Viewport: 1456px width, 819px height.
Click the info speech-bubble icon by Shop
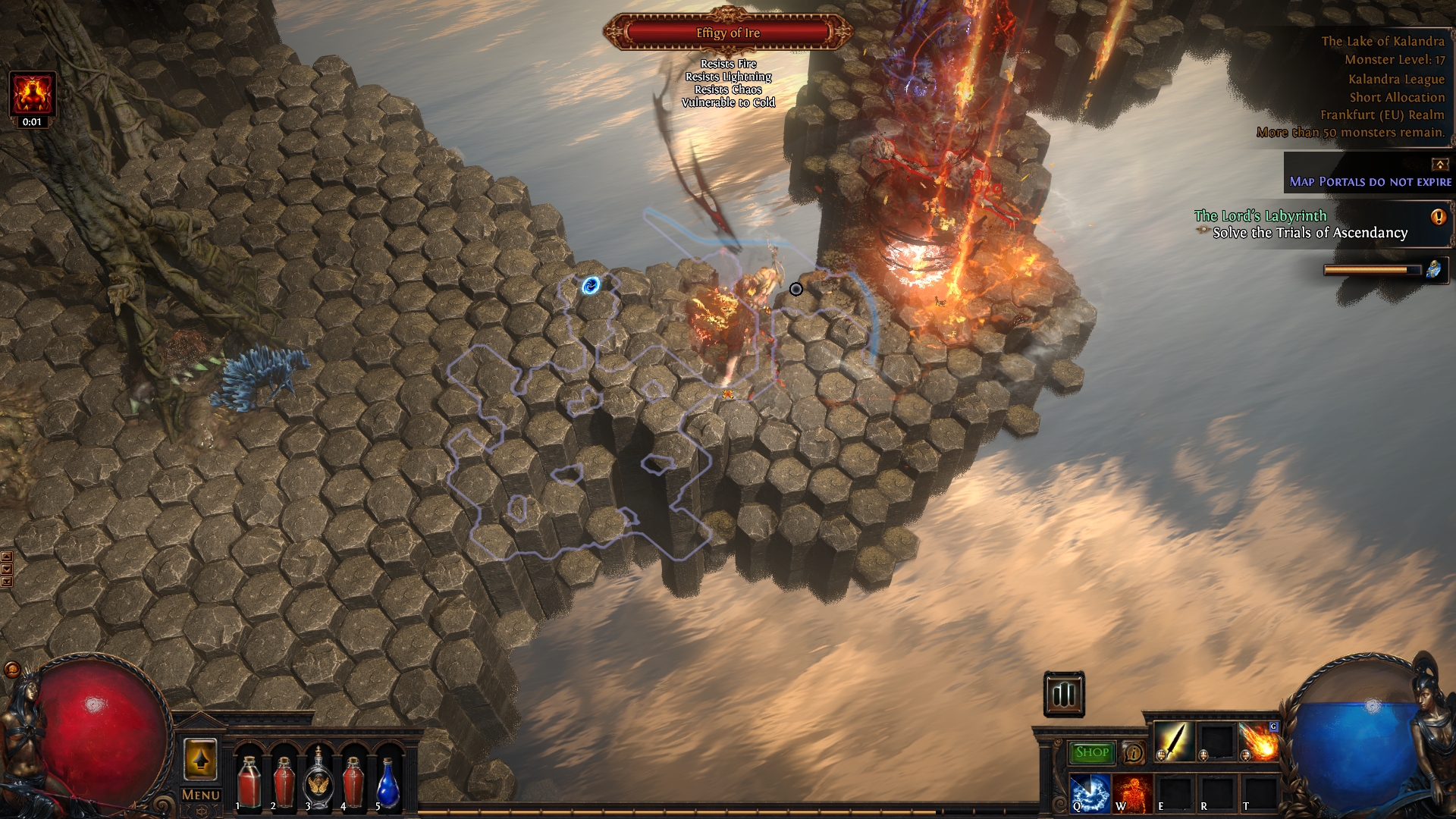pyautogui.click(x=1134, y=753)
